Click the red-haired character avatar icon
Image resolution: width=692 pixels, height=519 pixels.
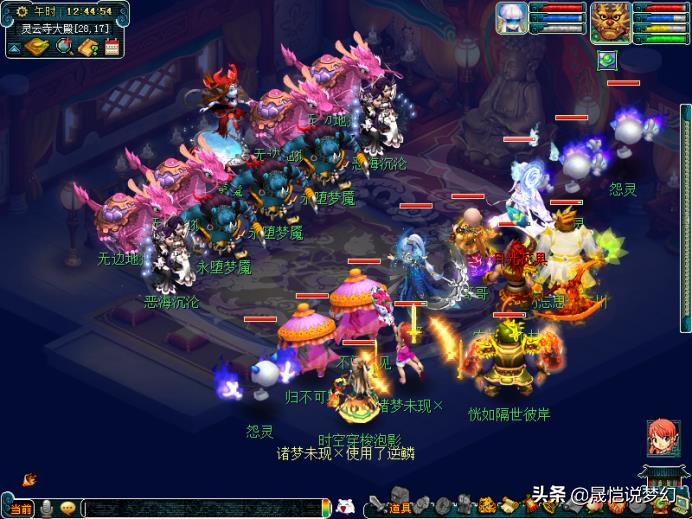pyautogui.click(x=660, y=438)
